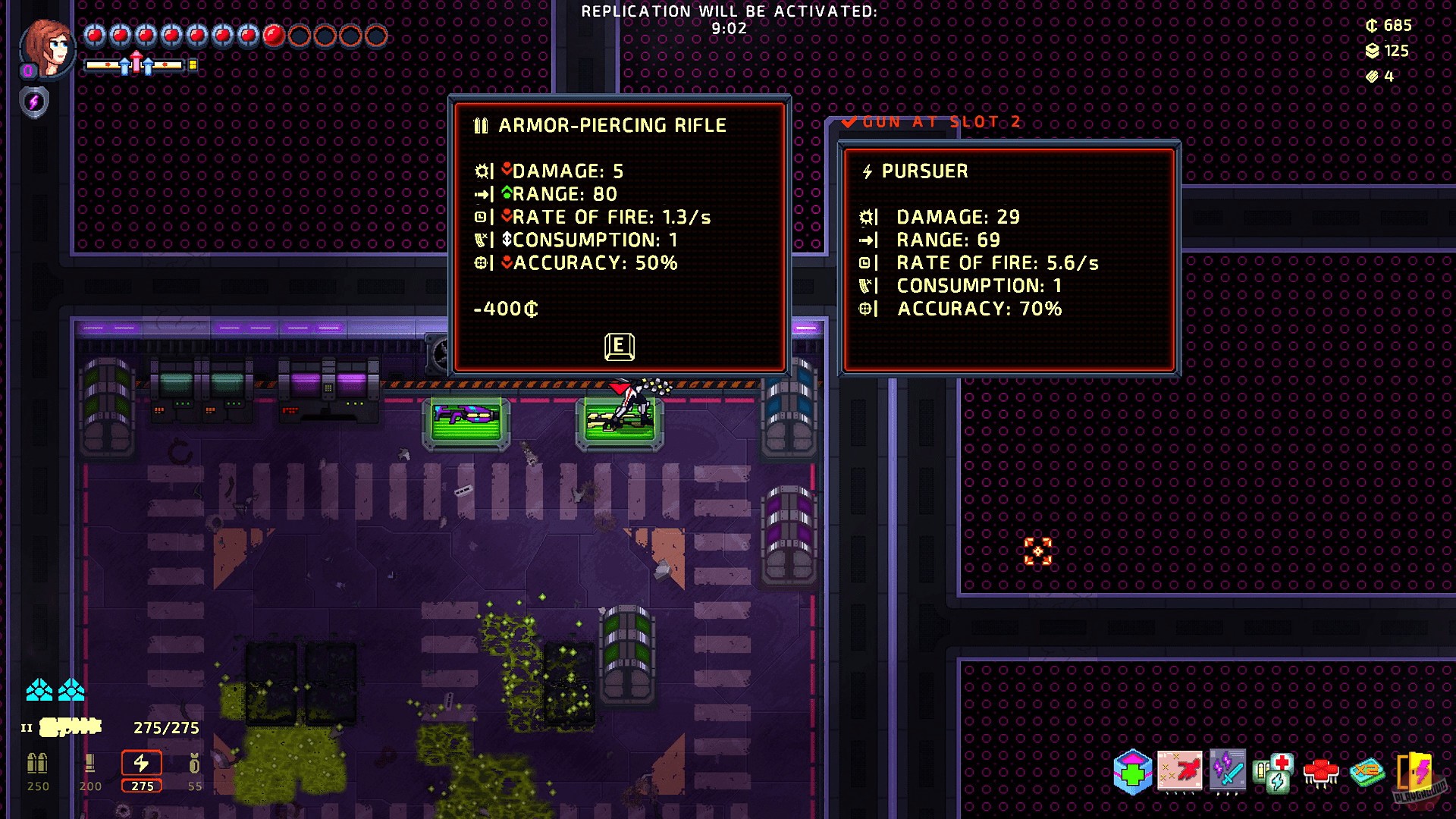Select the red crawler turret item
The height and width of the screenshot is (819, 1456).
click(x=1322, y=772)
